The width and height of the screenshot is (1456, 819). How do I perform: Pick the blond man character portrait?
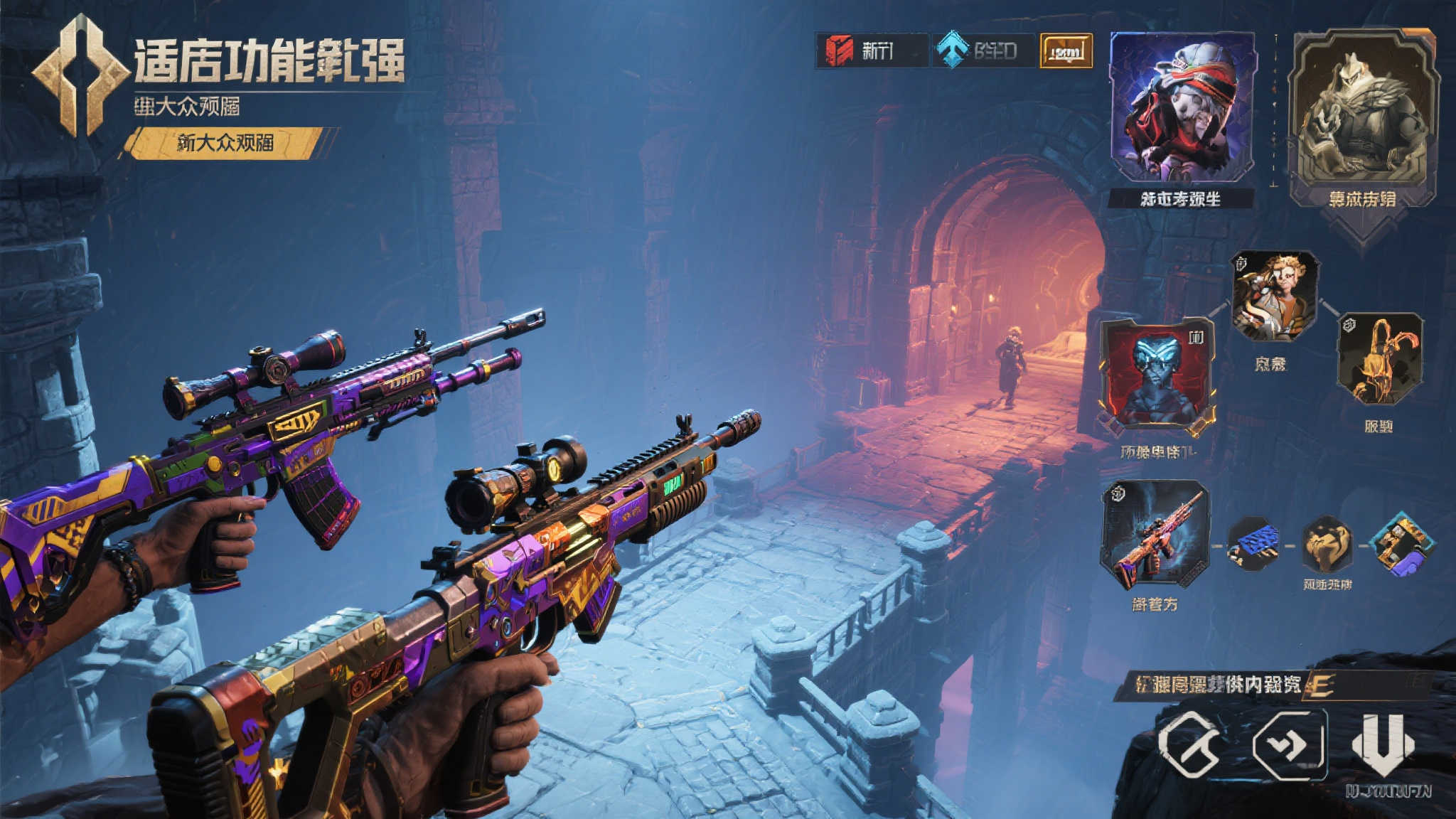pos(1275,296)
